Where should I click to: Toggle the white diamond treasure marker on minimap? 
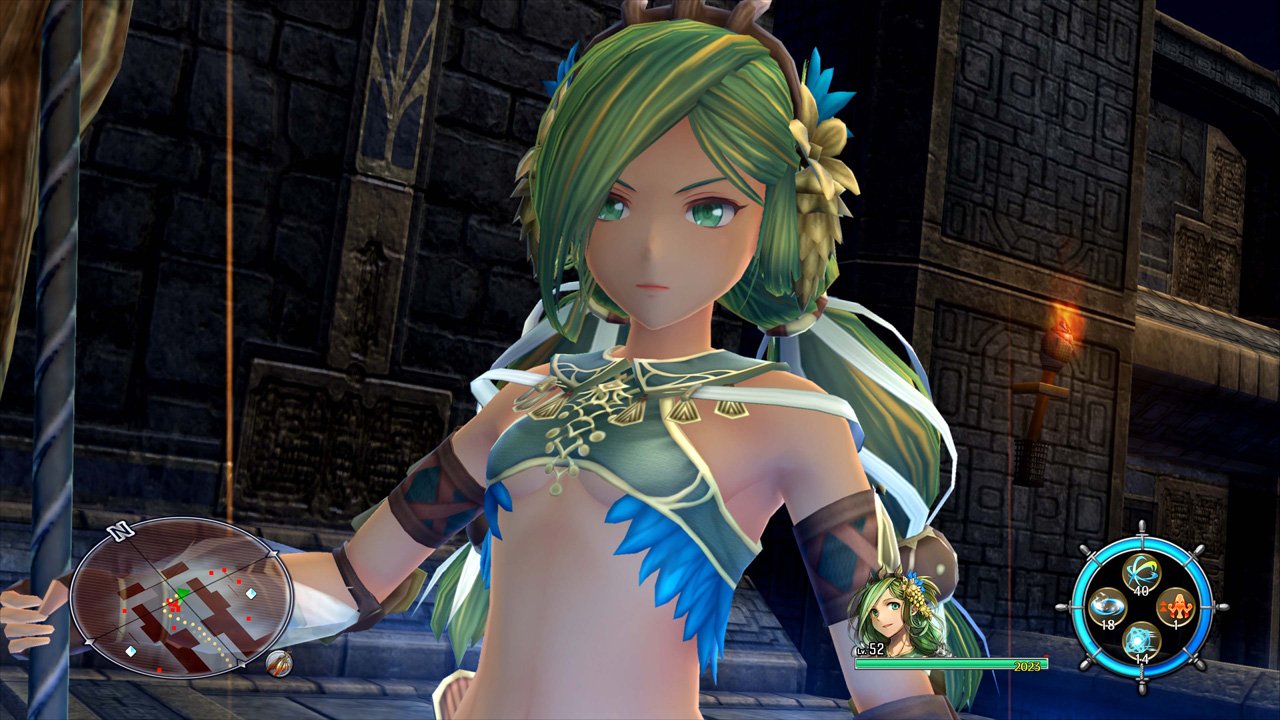pos(250,594)
